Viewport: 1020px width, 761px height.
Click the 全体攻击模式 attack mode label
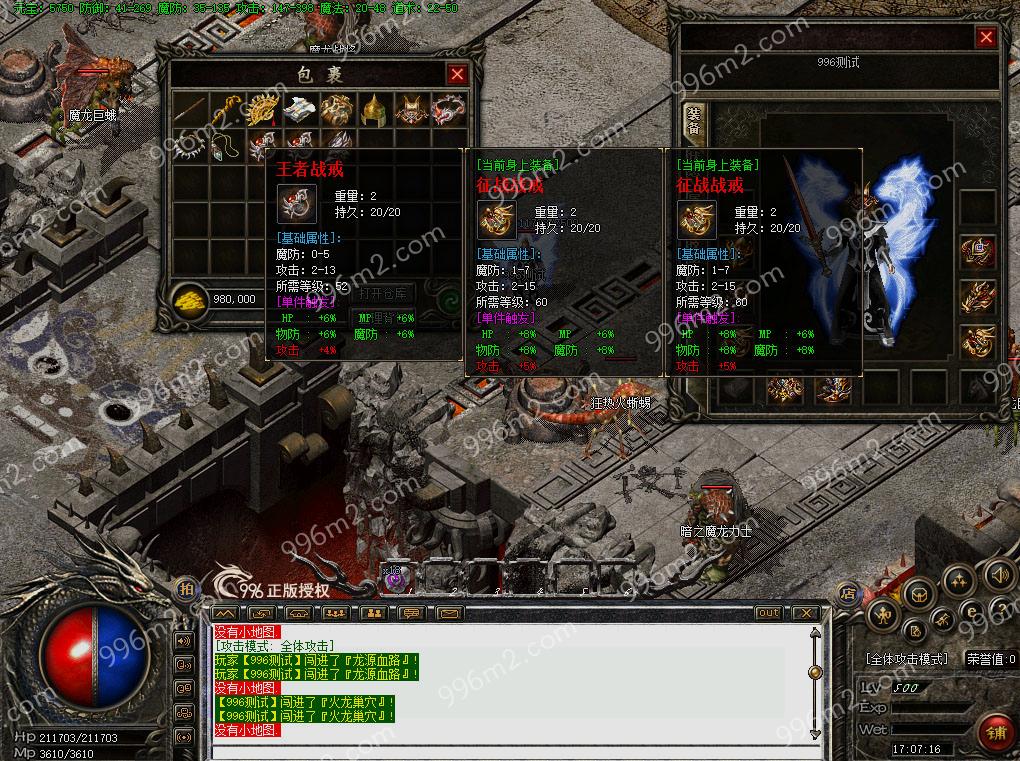(x=906, y=660)
